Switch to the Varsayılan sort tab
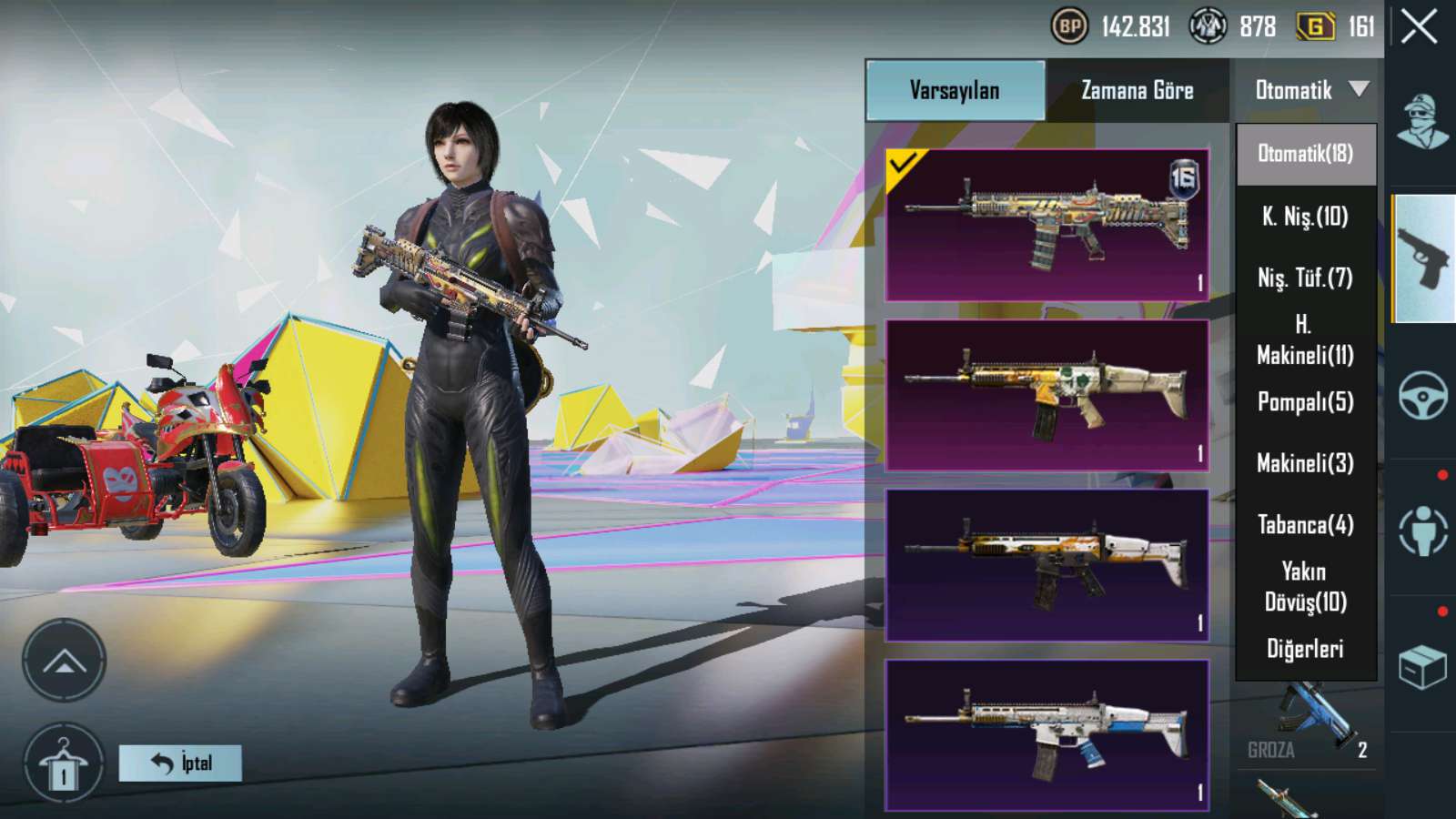 [955, 90]
